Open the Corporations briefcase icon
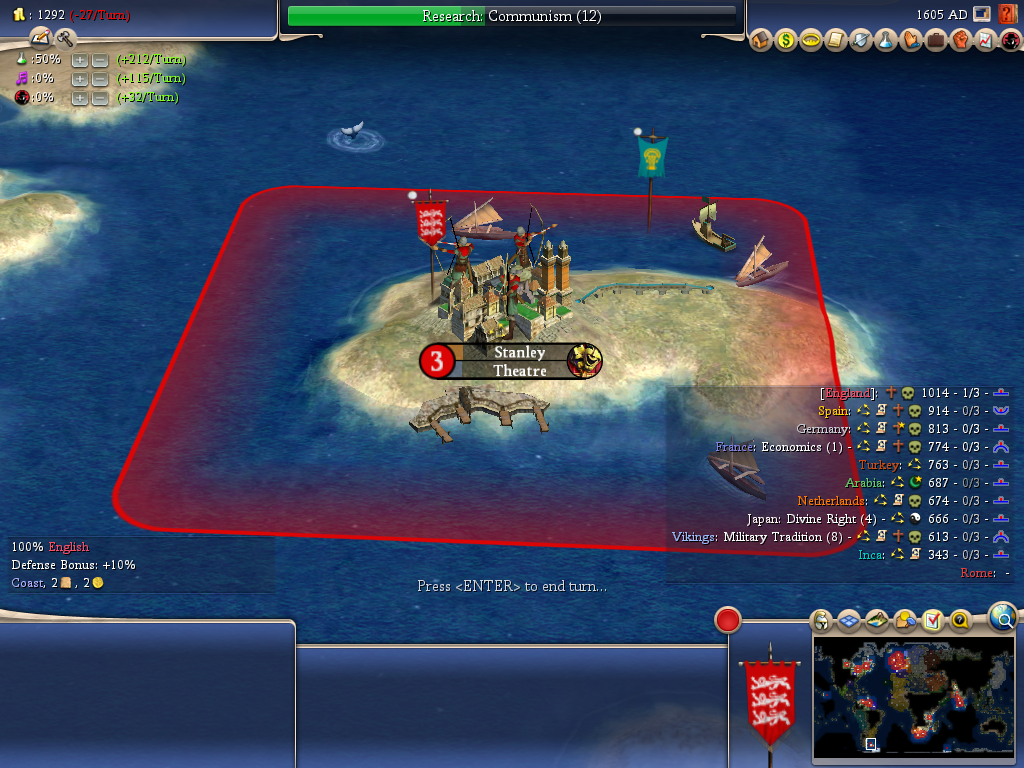 pos(935,41)
